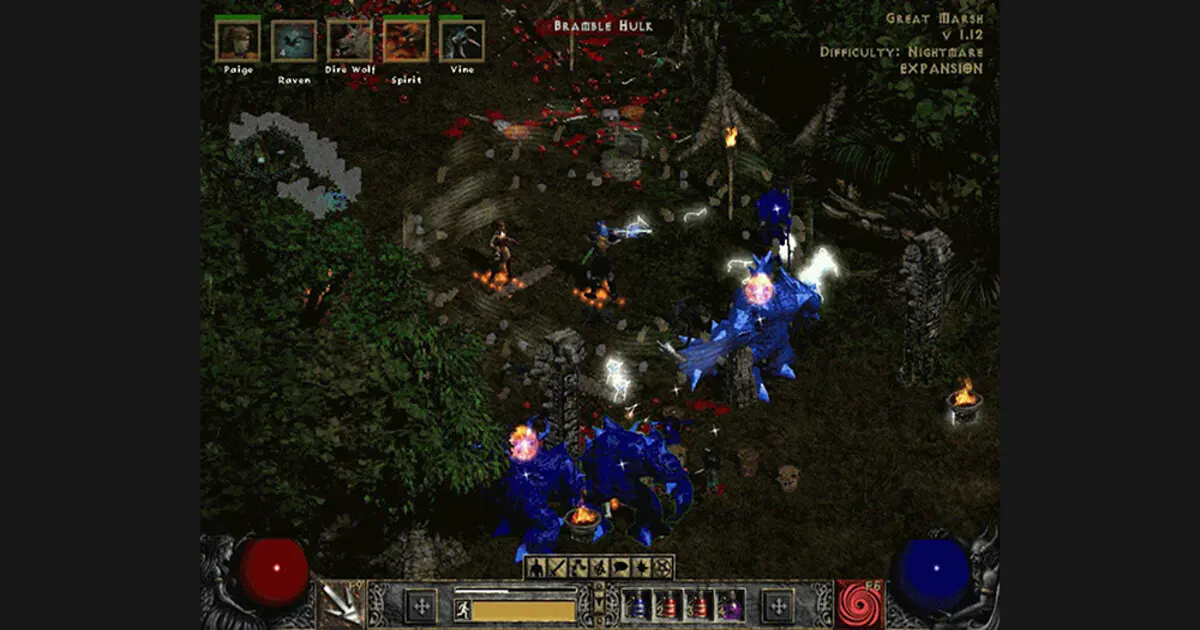Open the character screen from the mini panel
The image size is (1200, 630).
(536, 568)
